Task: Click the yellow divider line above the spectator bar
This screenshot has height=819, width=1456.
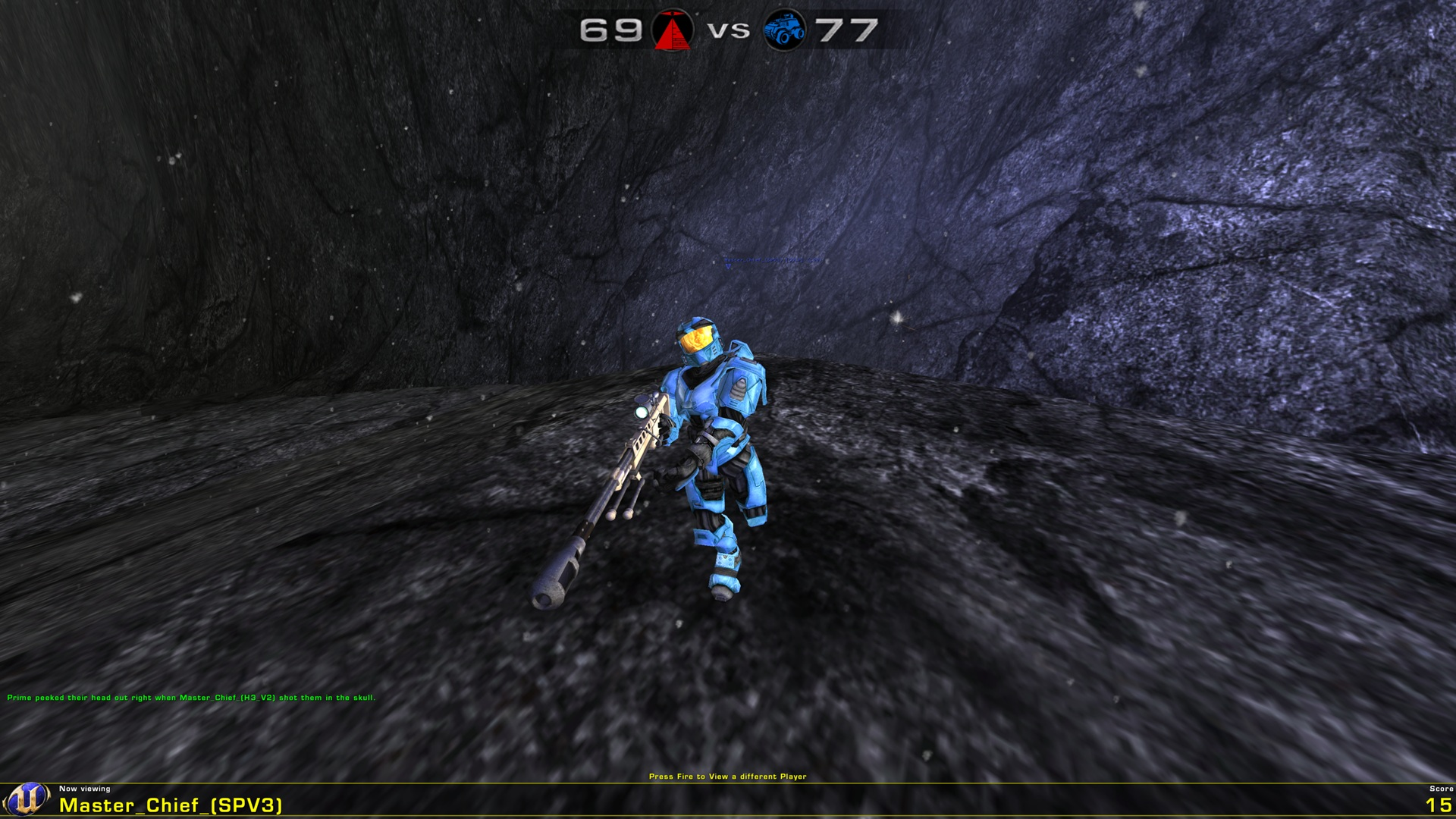Action: (x=728, y=783)
